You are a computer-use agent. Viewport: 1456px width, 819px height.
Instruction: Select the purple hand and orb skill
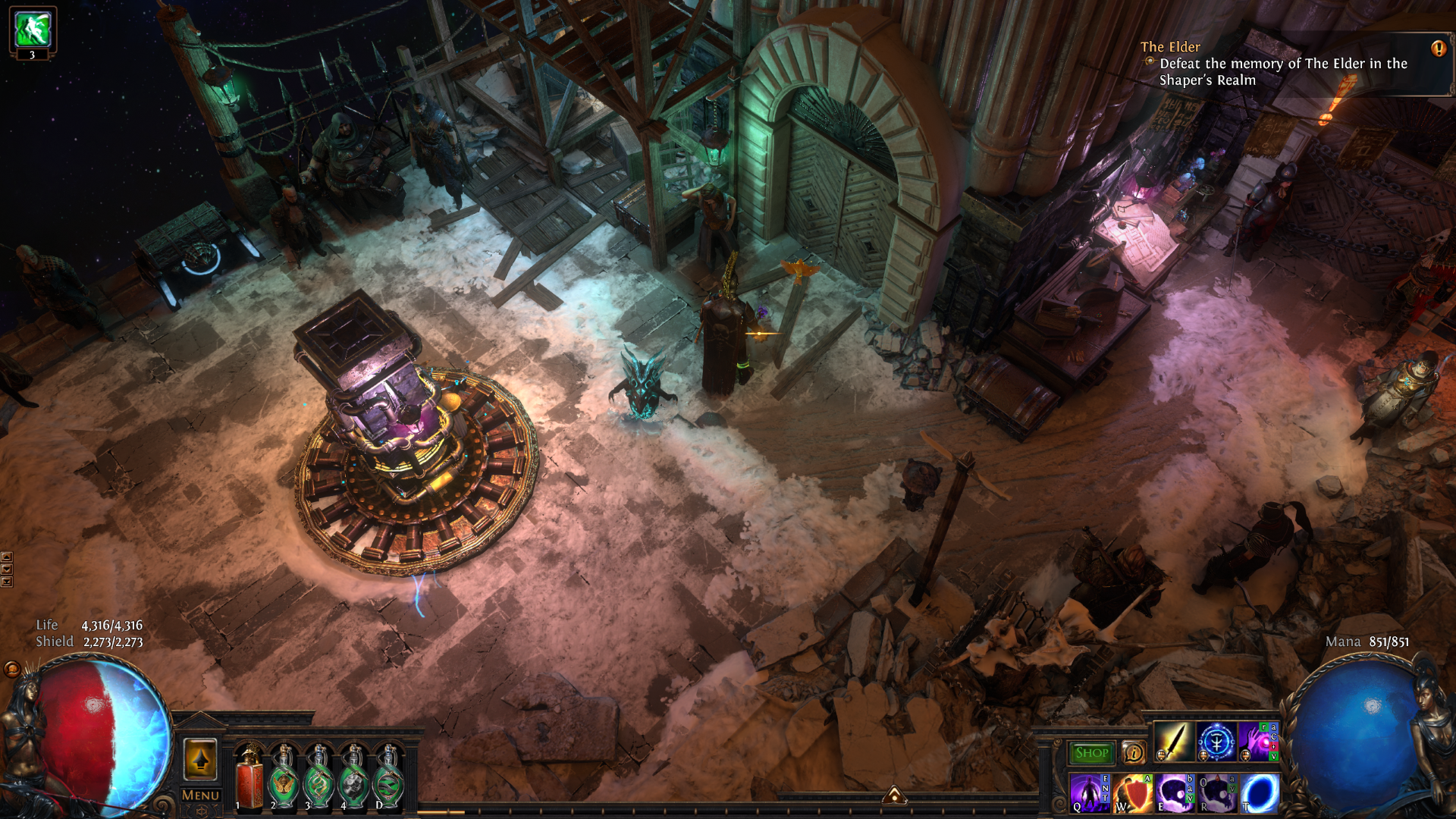click(1257, 742)
